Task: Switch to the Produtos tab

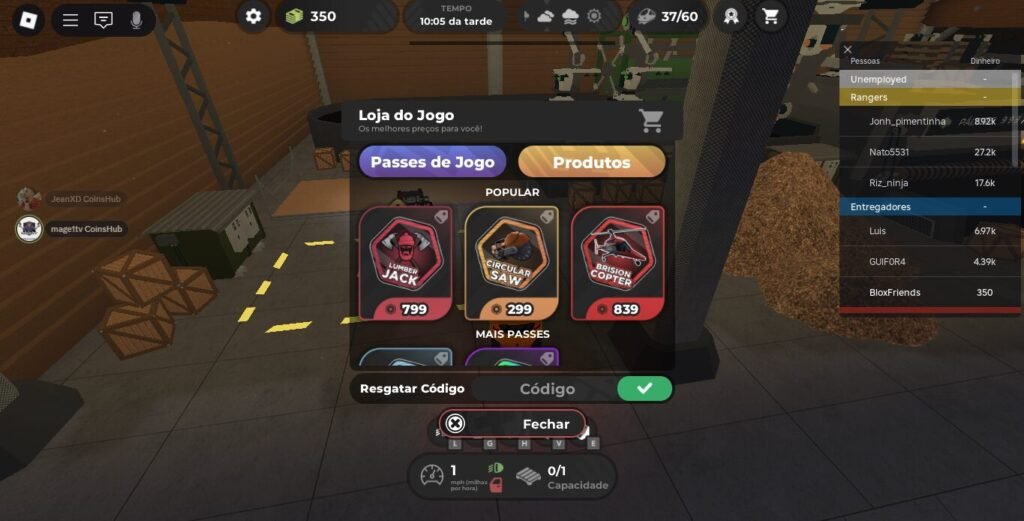Action: point(591,162)
